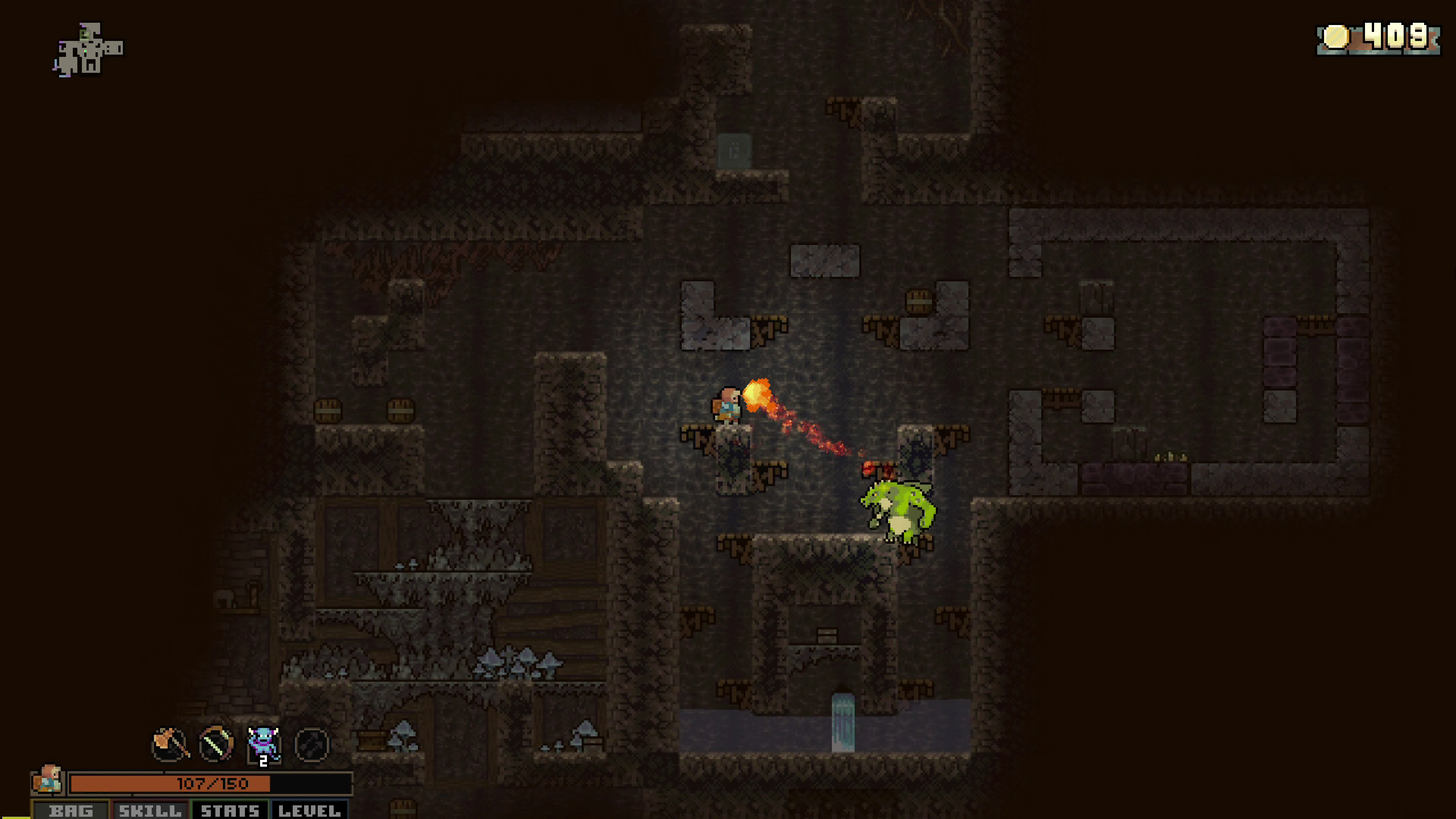
Task: Click the hero portrait next to the health bar
Action: pyautogui.click(x=48, y=783)
